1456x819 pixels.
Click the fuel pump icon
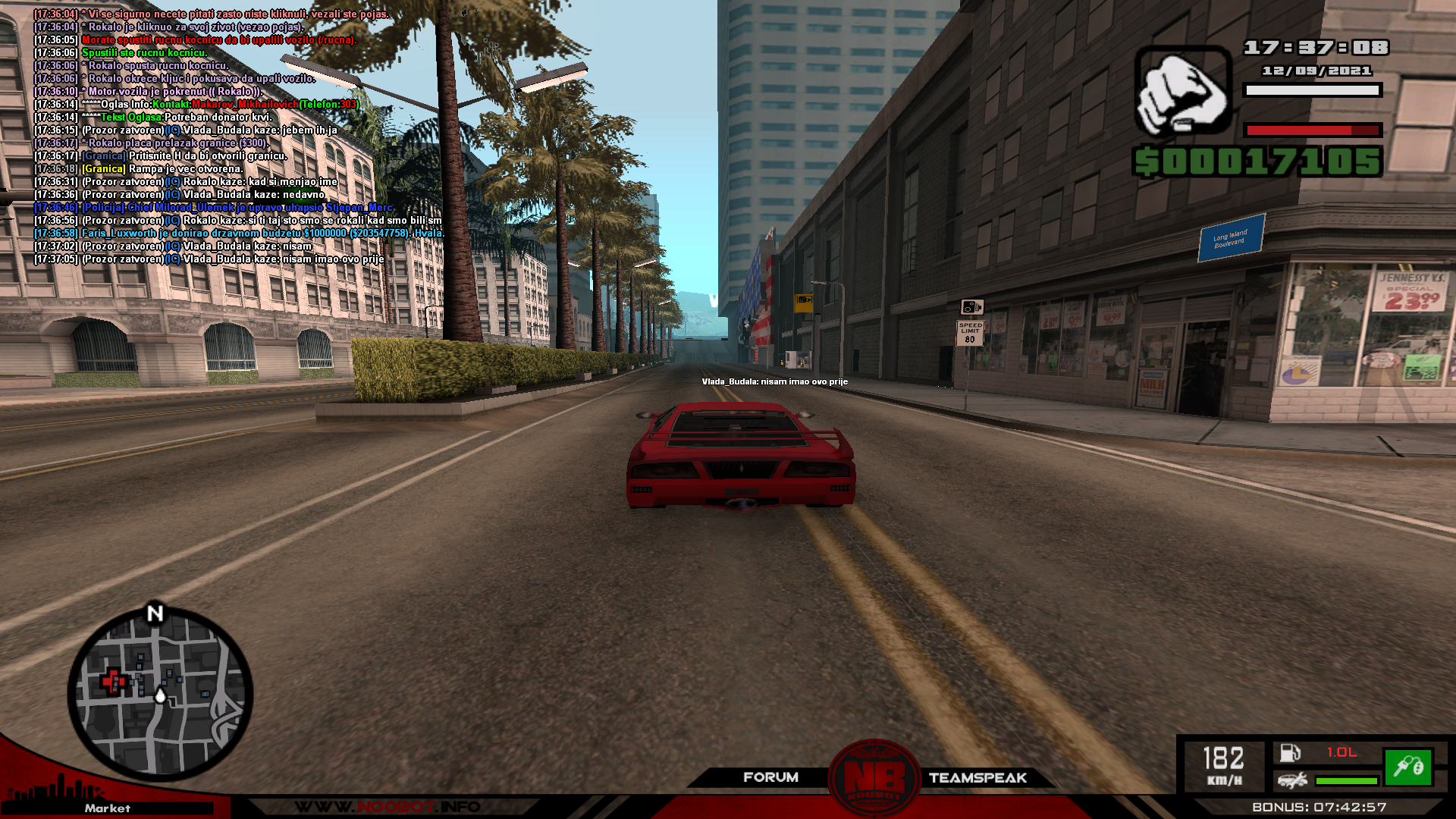pos(1290,752)
